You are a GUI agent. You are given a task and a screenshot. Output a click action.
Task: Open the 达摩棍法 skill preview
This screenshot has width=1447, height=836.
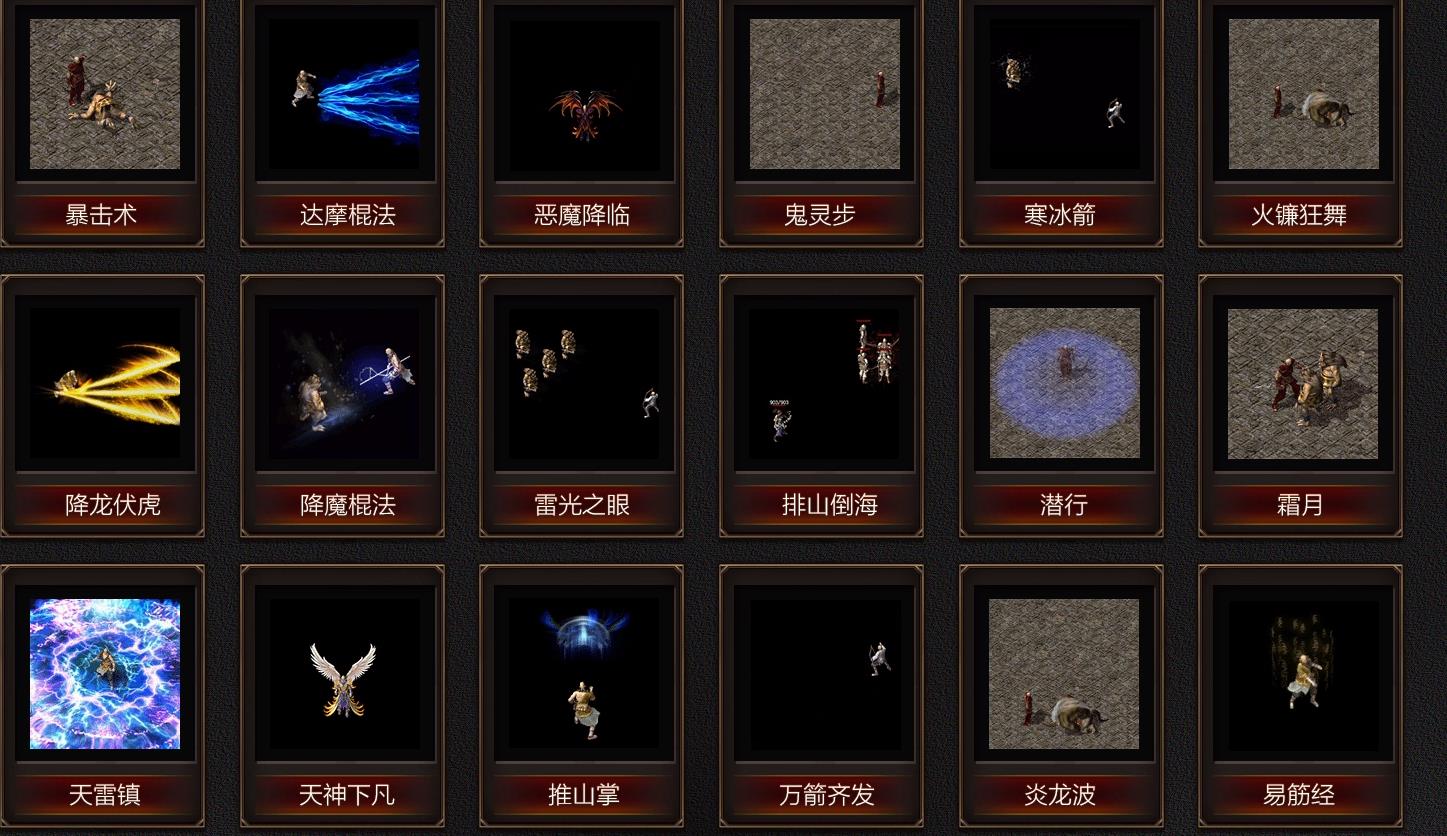[343, 93]
